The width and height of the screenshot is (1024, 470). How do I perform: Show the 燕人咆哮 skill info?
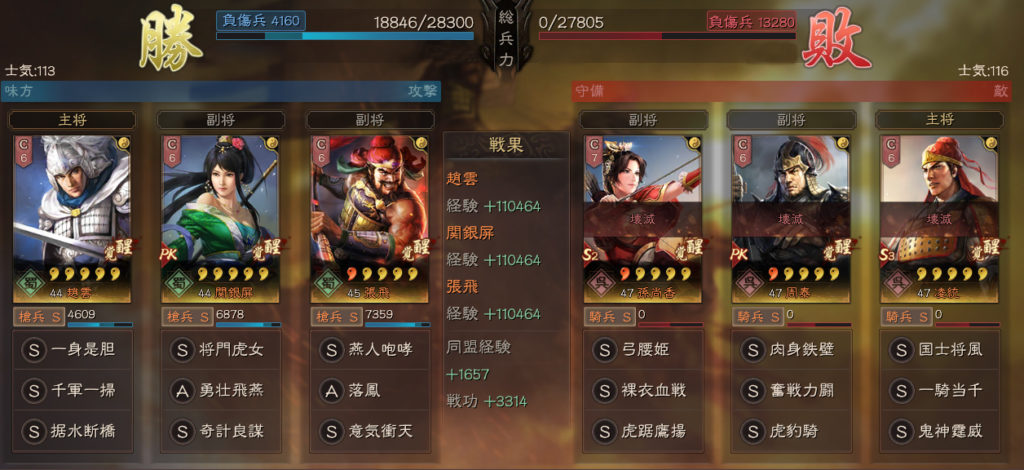click(368, 350)
